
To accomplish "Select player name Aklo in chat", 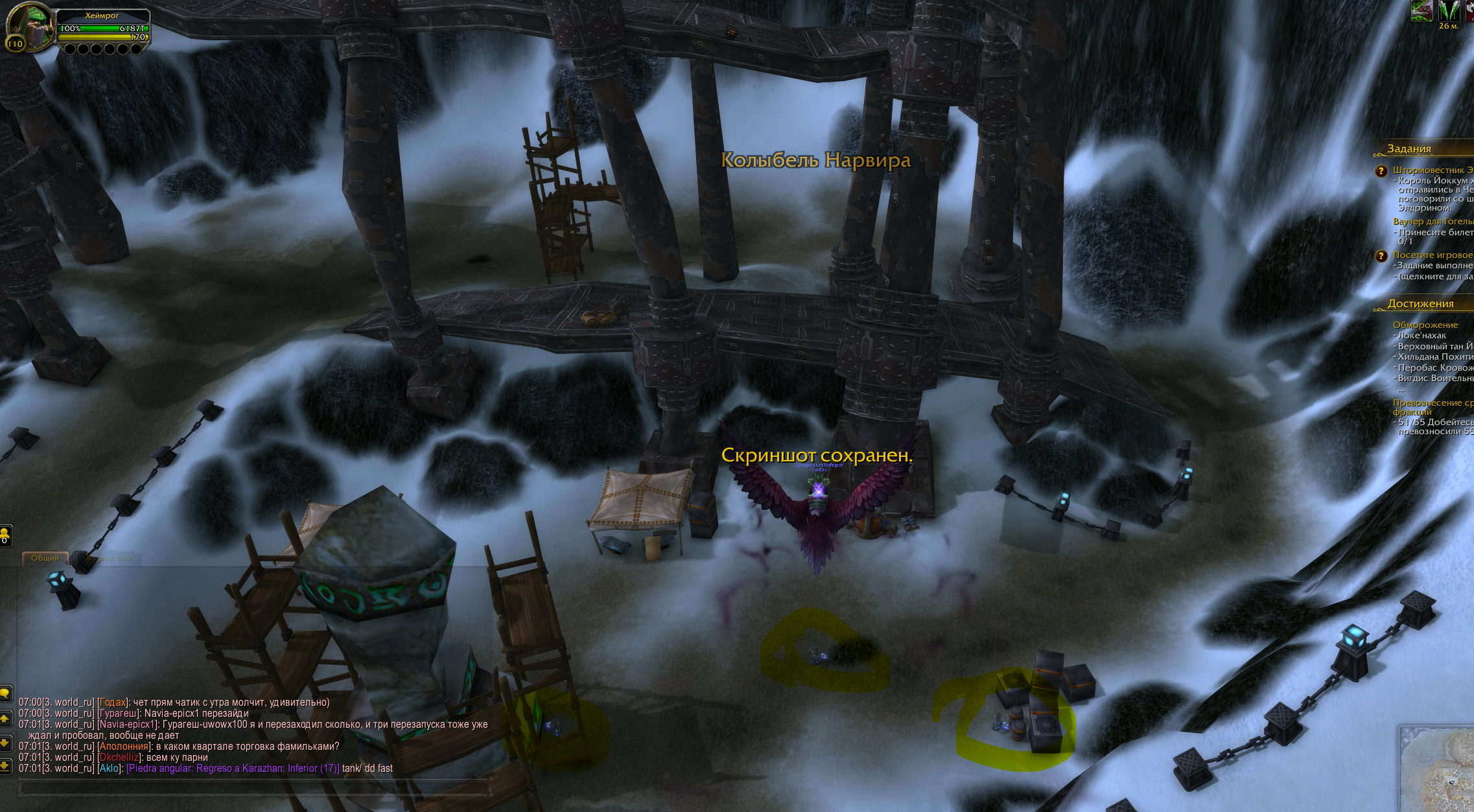I will (x=109, y=769).
